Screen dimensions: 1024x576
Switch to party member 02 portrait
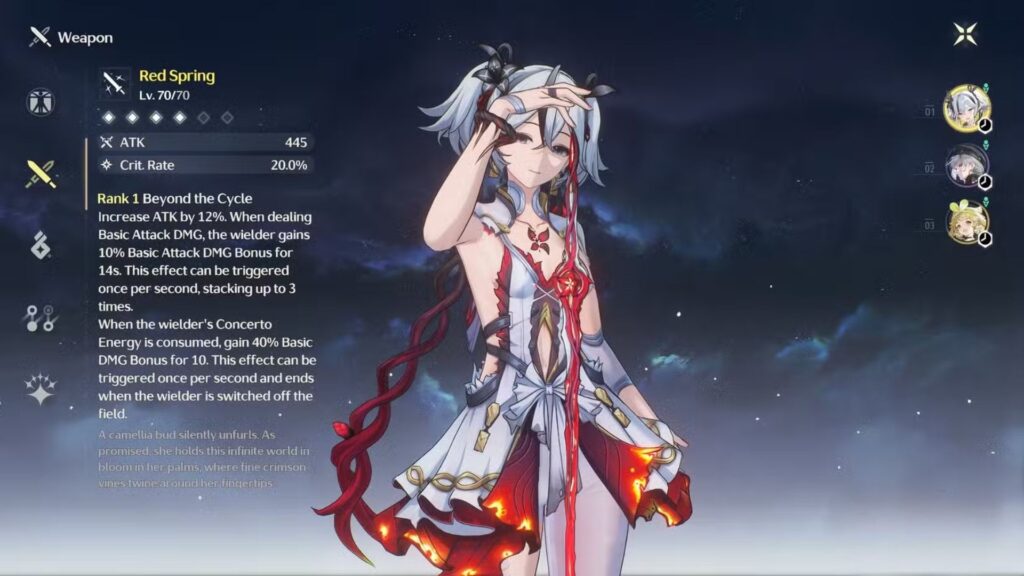point(967,166)
